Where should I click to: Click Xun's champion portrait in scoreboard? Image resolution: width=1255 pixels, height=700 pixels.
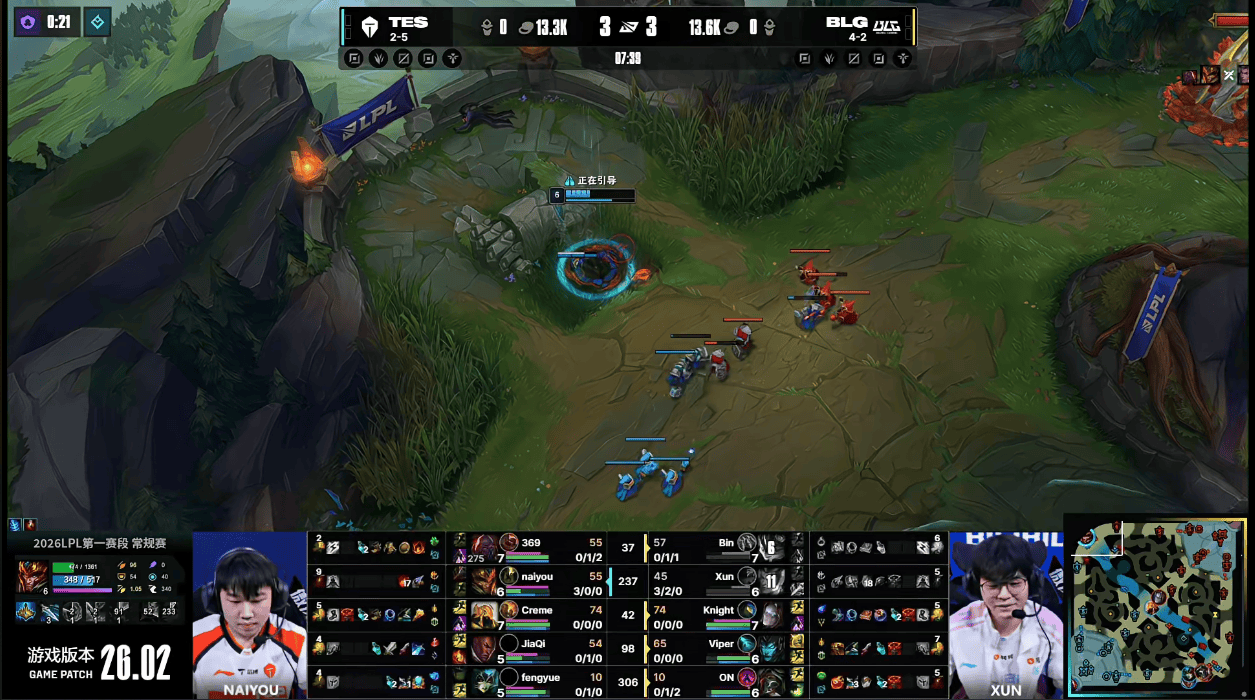coord(771,579)
